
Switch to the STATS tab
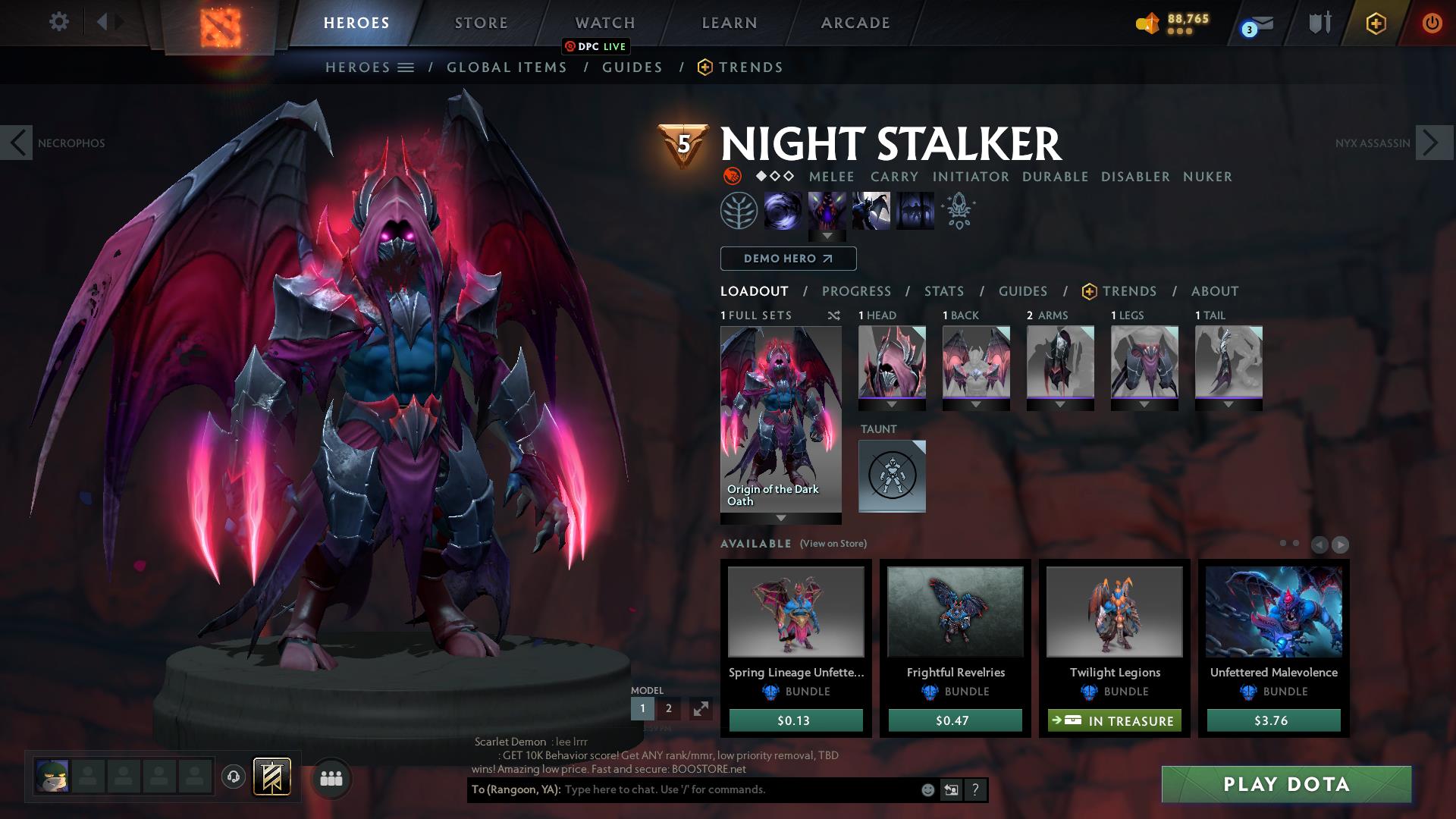tap(943, 291)
